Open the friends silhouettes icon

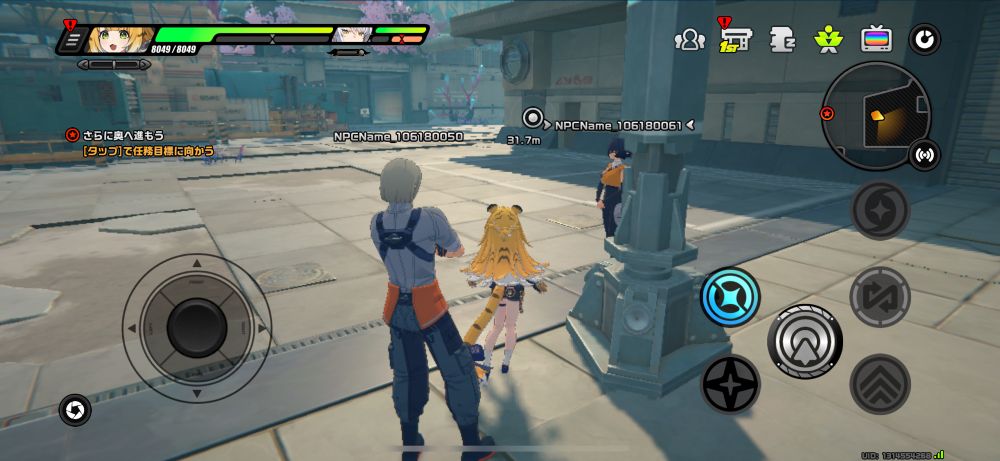689,39
